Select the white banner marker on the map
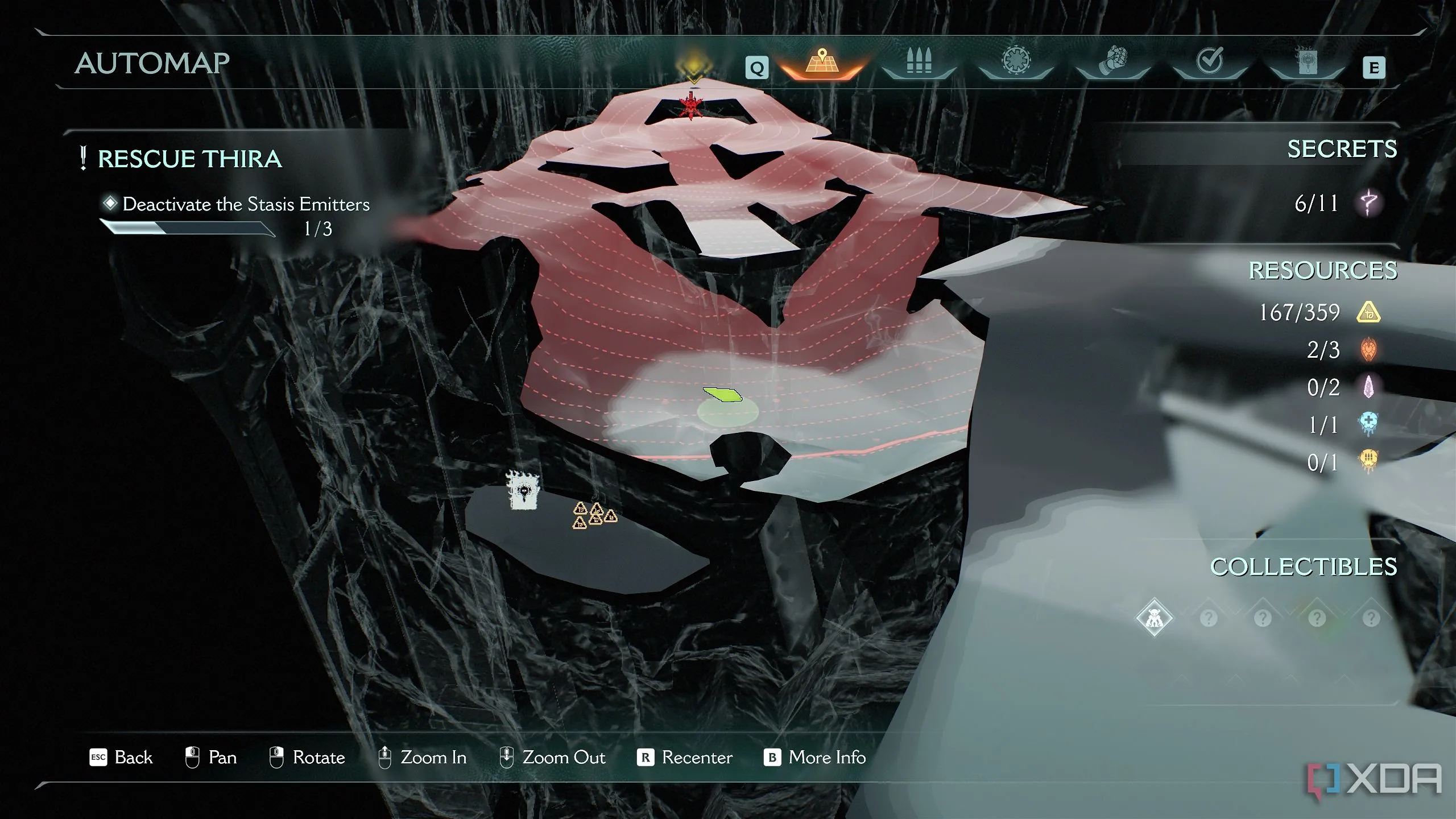Screen dimensions: 1456x819 click(x=523, y=491)
